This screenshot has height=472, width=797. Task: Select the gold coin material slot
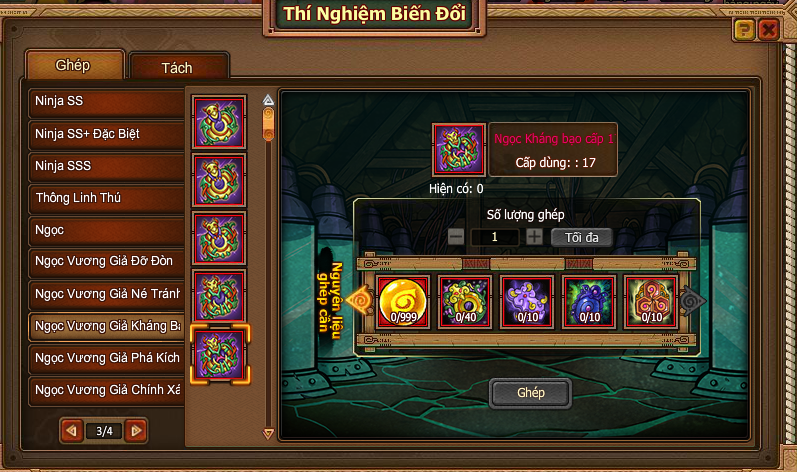pos(404,301)
